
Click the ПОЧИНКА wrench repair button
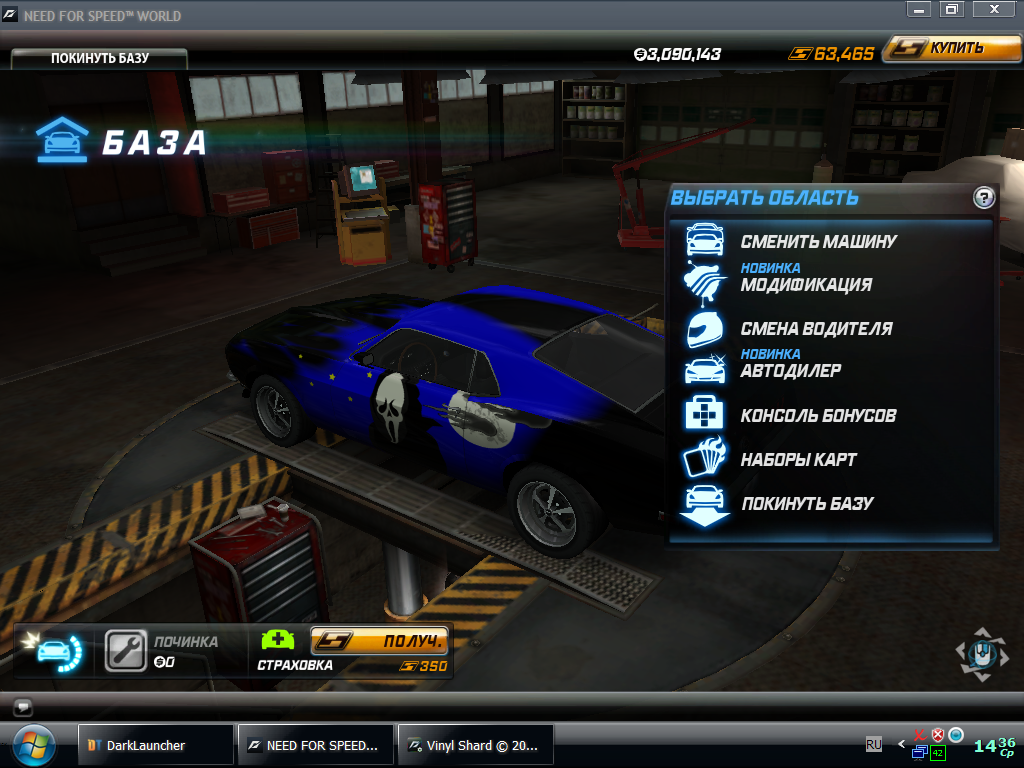tap(126, 650)
